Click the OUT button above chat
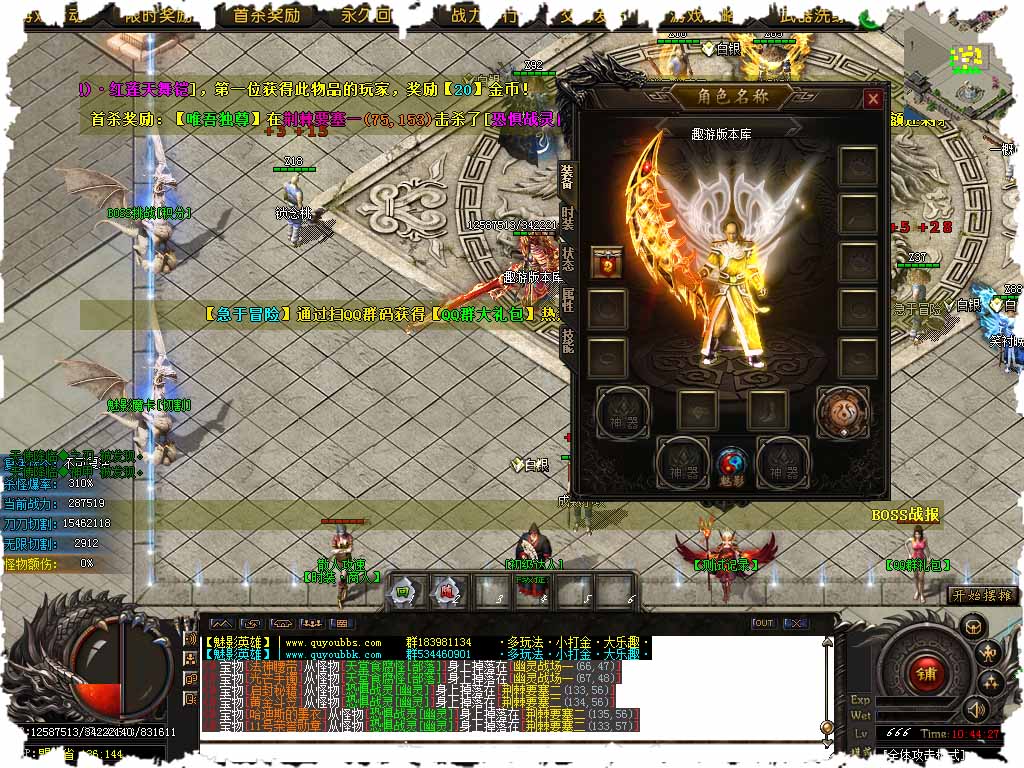This screenshot has width=1024, height=768. (763, 623)
